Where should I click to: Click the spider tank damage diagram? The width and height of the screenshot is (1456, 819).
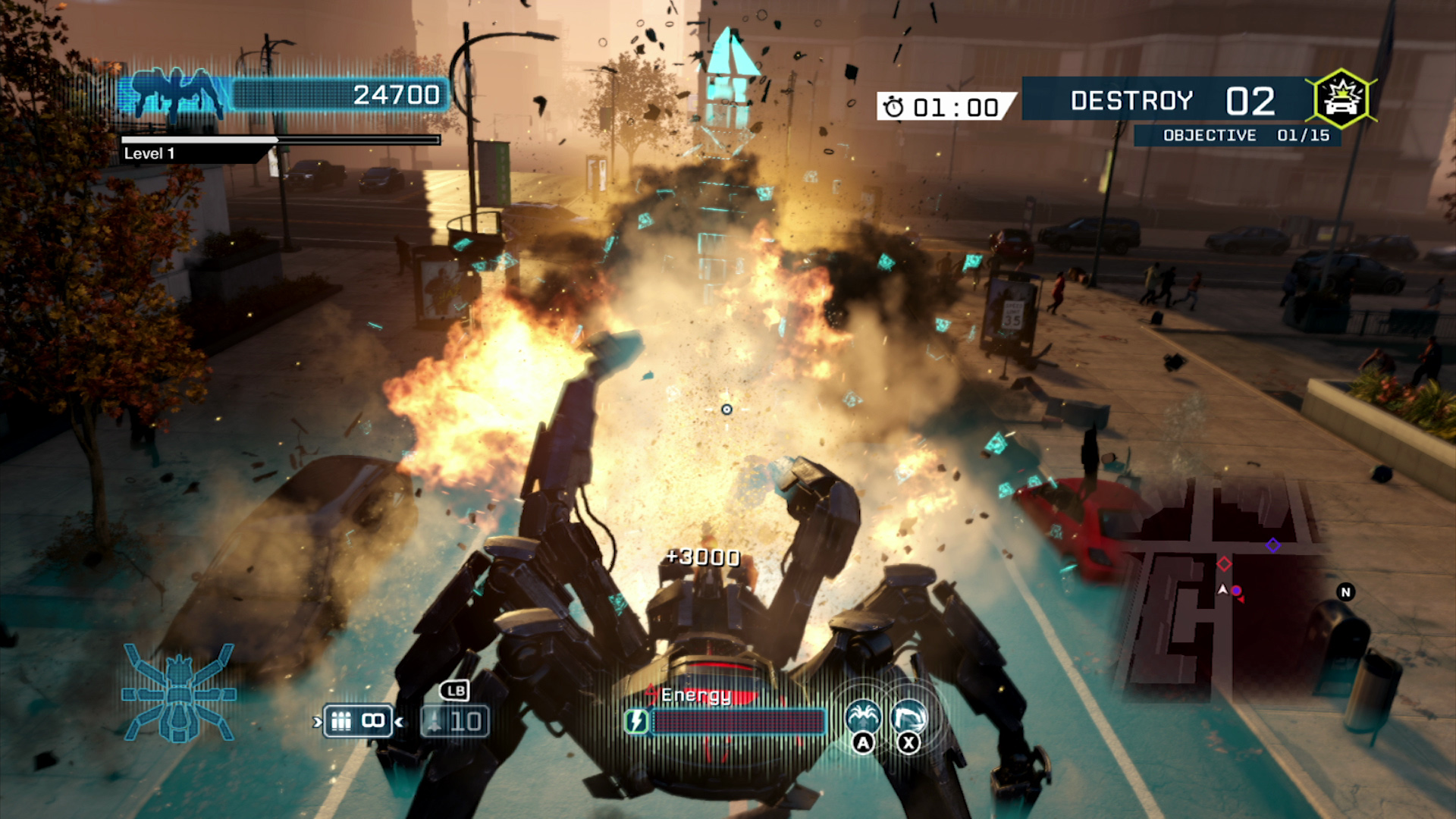point(179,693)
